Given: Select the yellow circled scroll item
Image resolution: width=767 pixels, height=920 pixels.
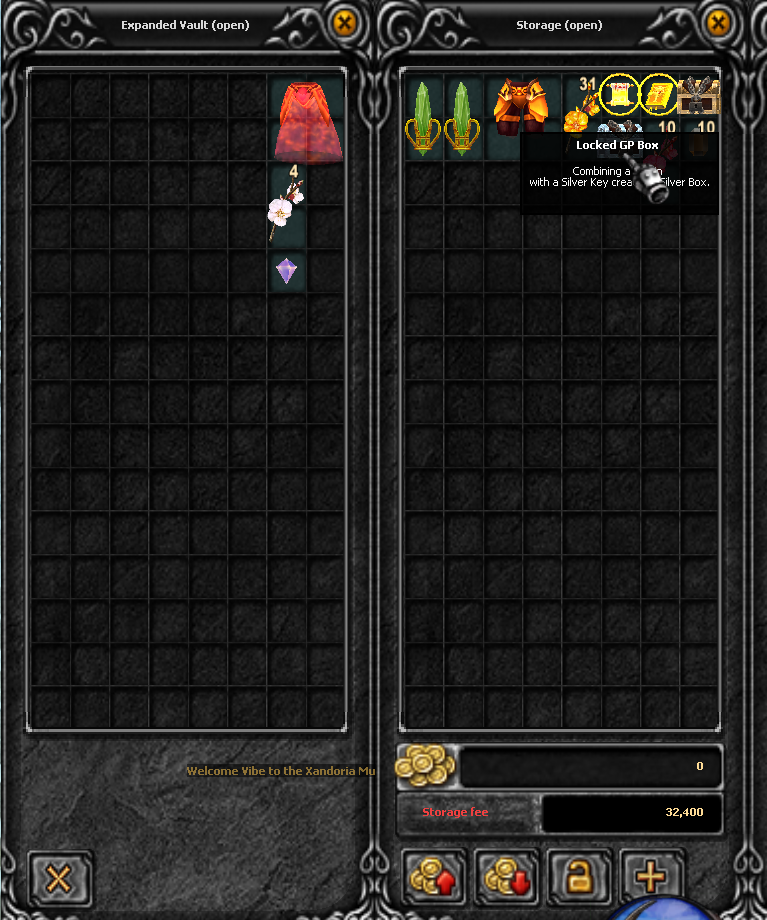Looking at the screenshot, I should [x=620, y=95].
